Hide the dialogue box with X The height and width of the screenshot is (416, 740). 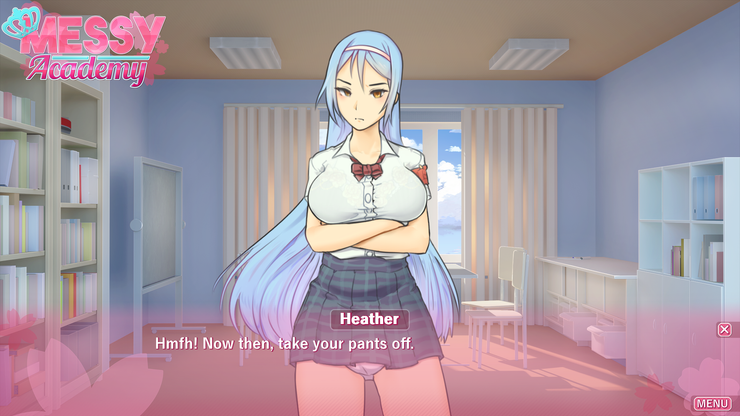point(724,329)
